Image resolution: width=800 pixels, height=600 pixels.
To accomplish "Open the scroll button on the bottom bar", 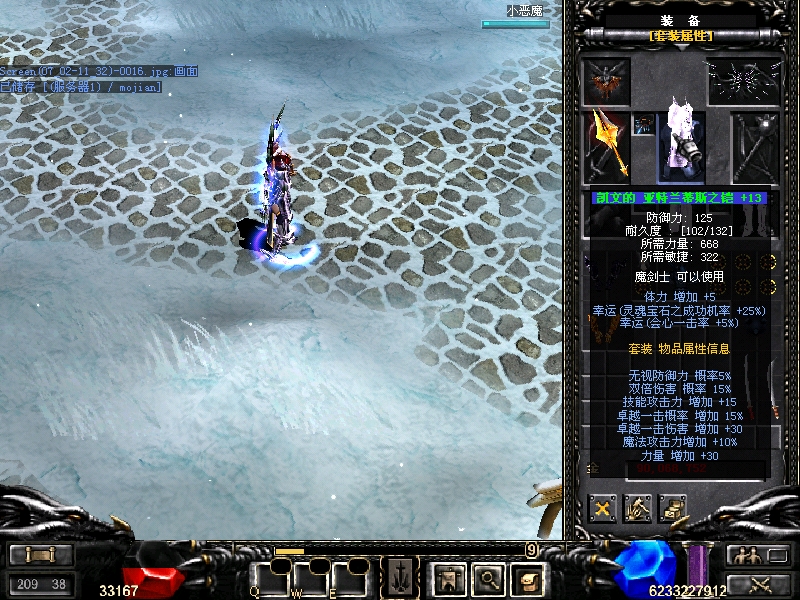I will (527, 578).
